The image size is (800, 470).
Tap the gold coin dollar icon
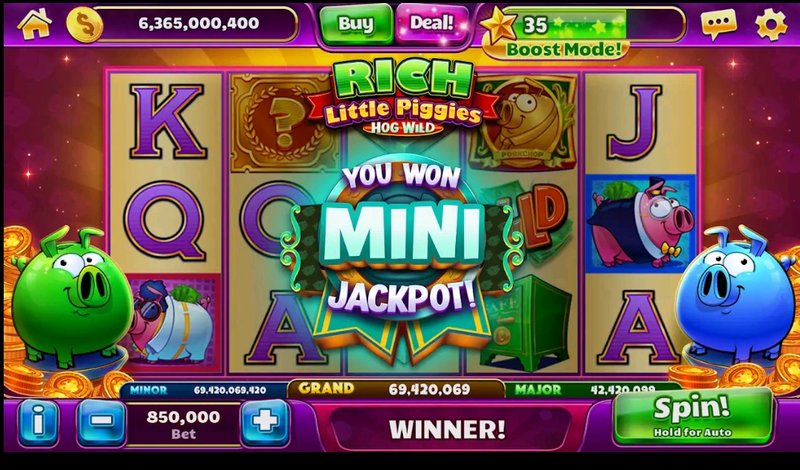click(x=85, y=23)
